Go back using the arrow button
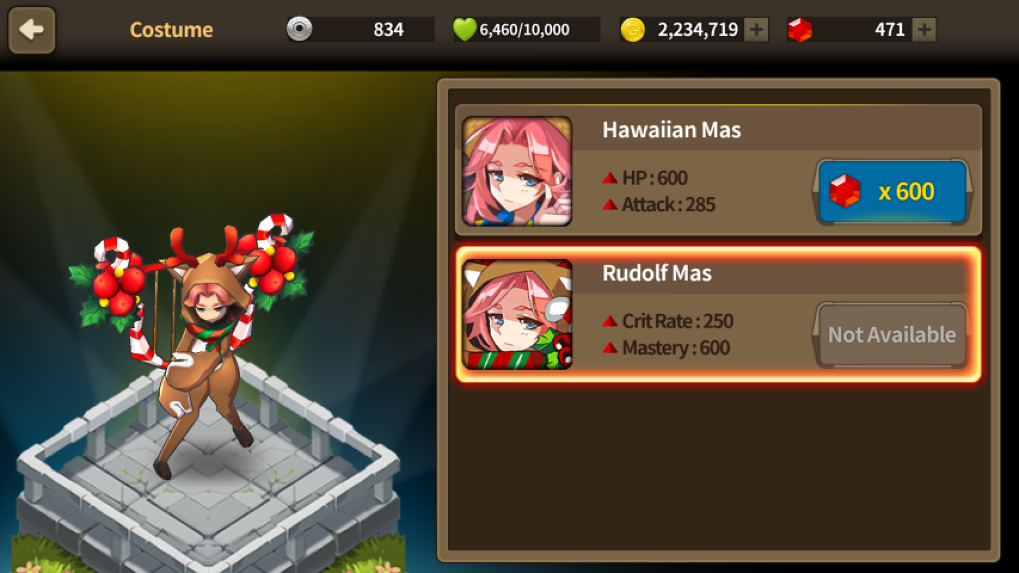This screenshot has height=573, width=1019. point(32,30)
